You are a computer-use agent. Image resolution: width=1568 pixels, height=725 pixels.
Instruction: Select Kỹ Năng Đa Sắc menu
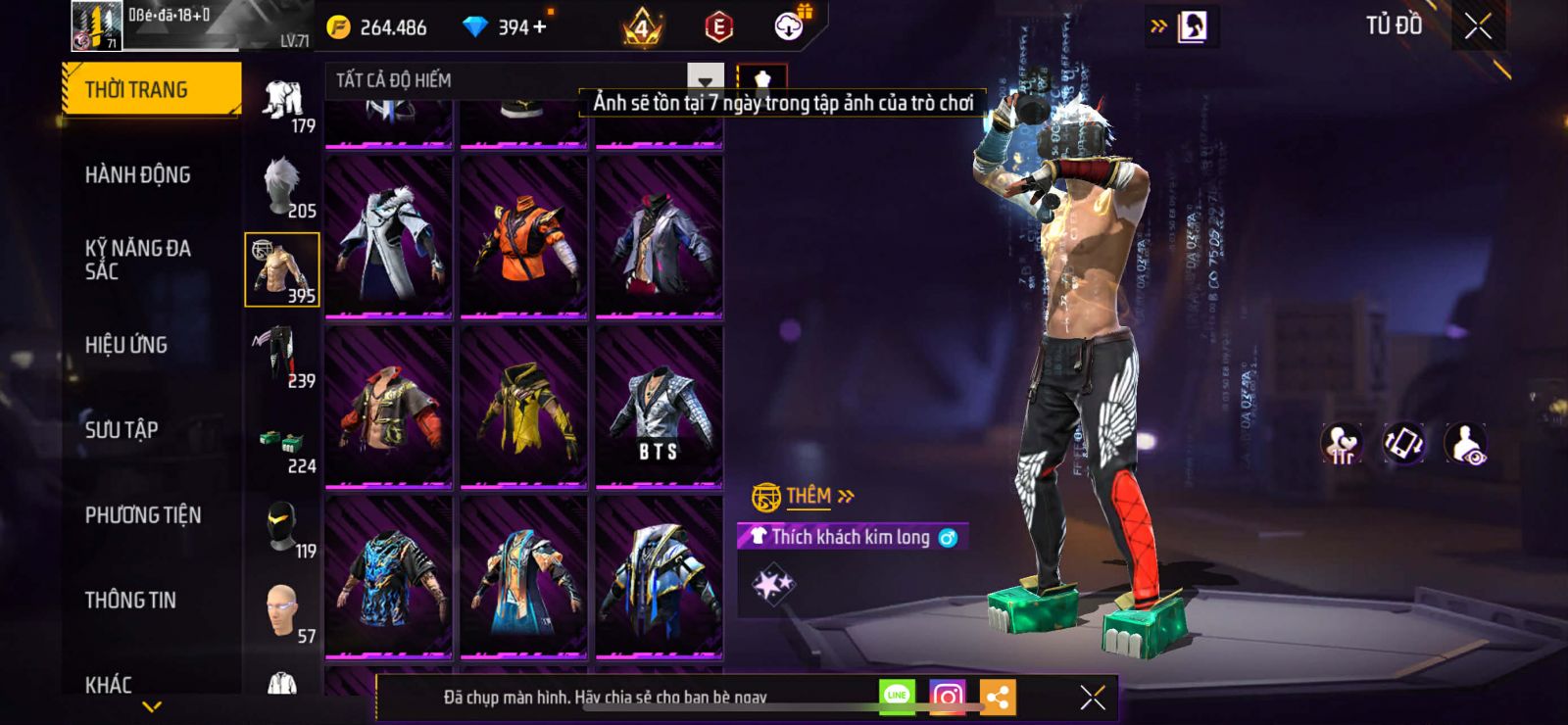coord(138,260)
